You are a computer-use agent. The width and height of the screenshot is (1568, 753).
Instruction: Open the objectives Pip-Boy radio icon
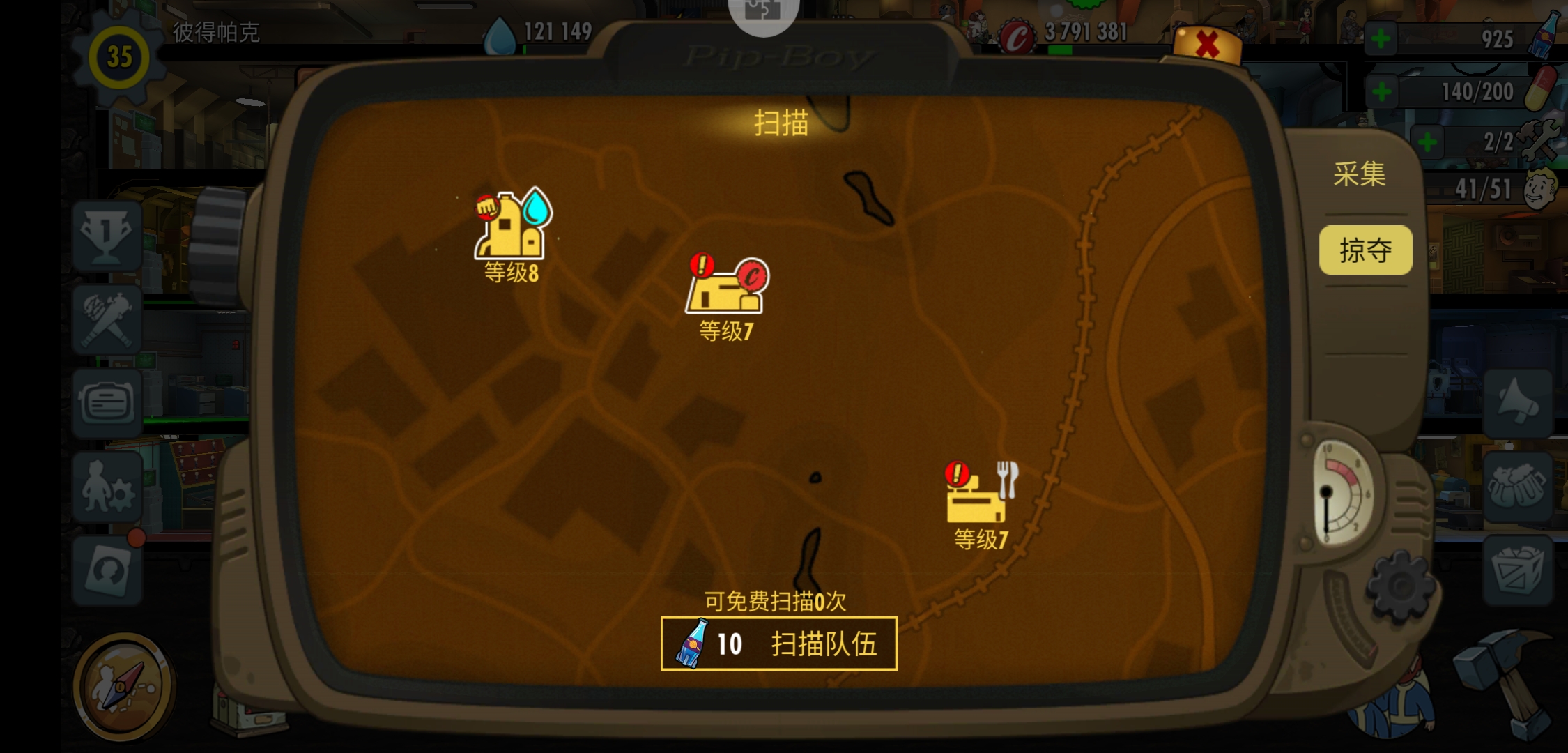(108, 401)
